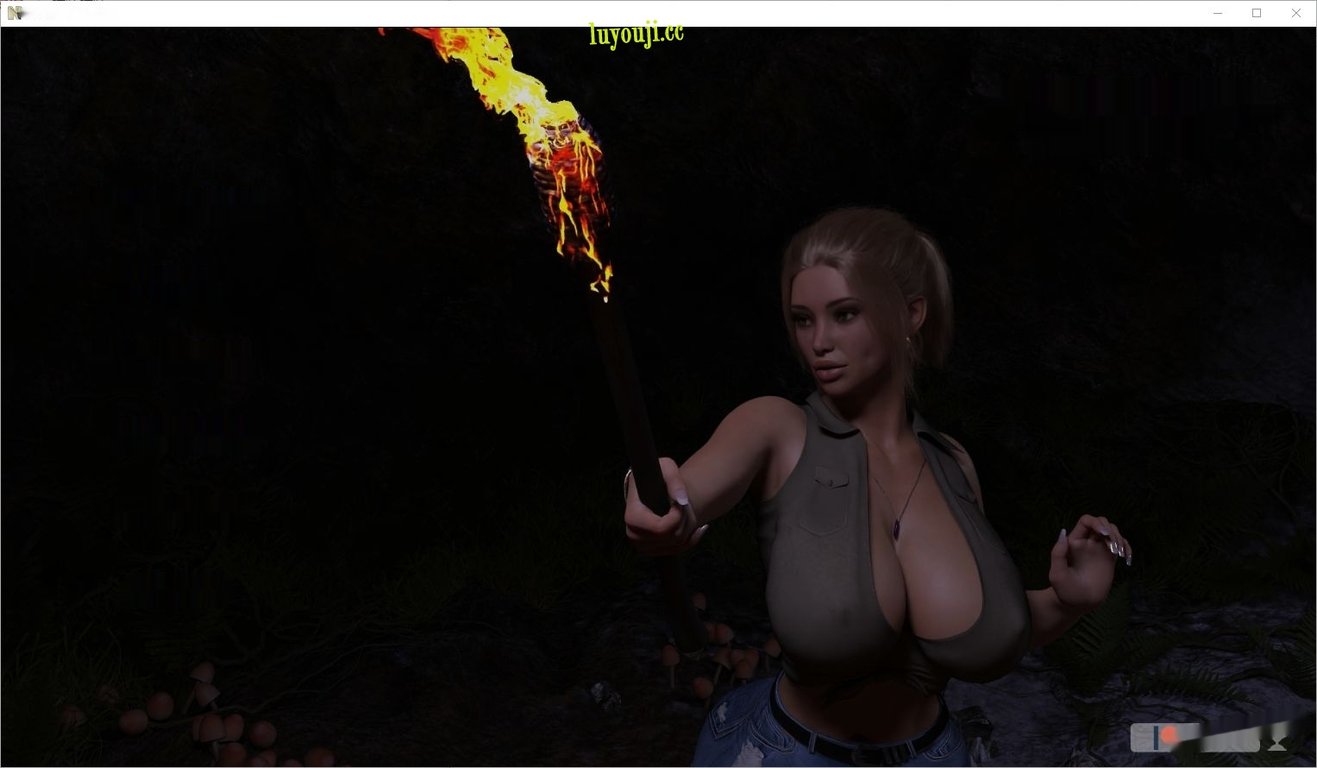Click the orange dot indicator bottom right
Image resolution: width=1317 pixels, height=768 pixels.
click(1168, 736)
